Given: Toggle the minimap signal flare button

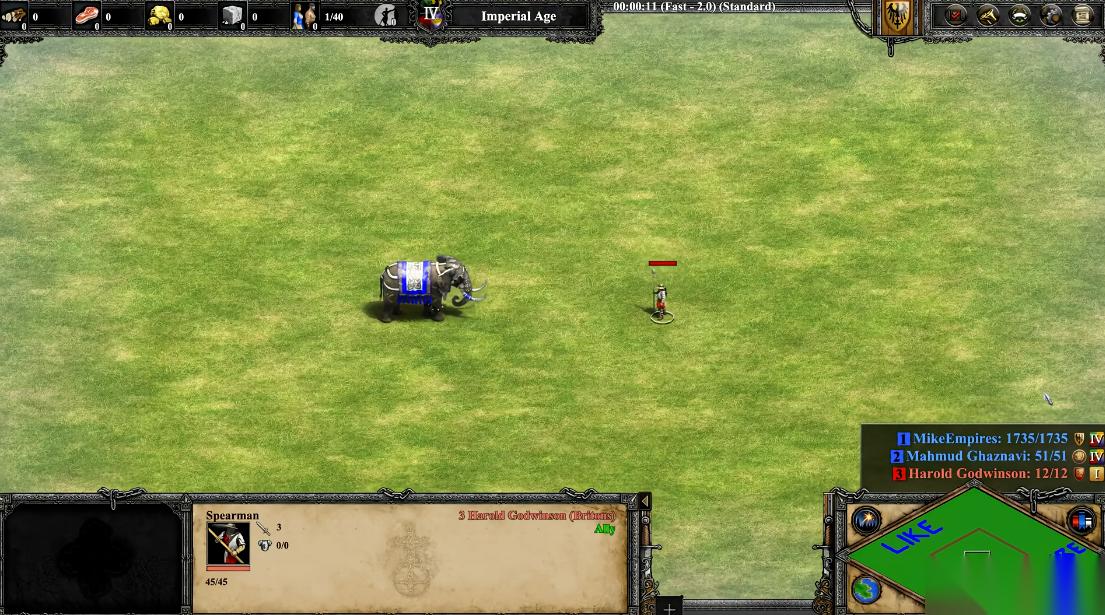Looking at the screenshot, I should click(866, 520).
